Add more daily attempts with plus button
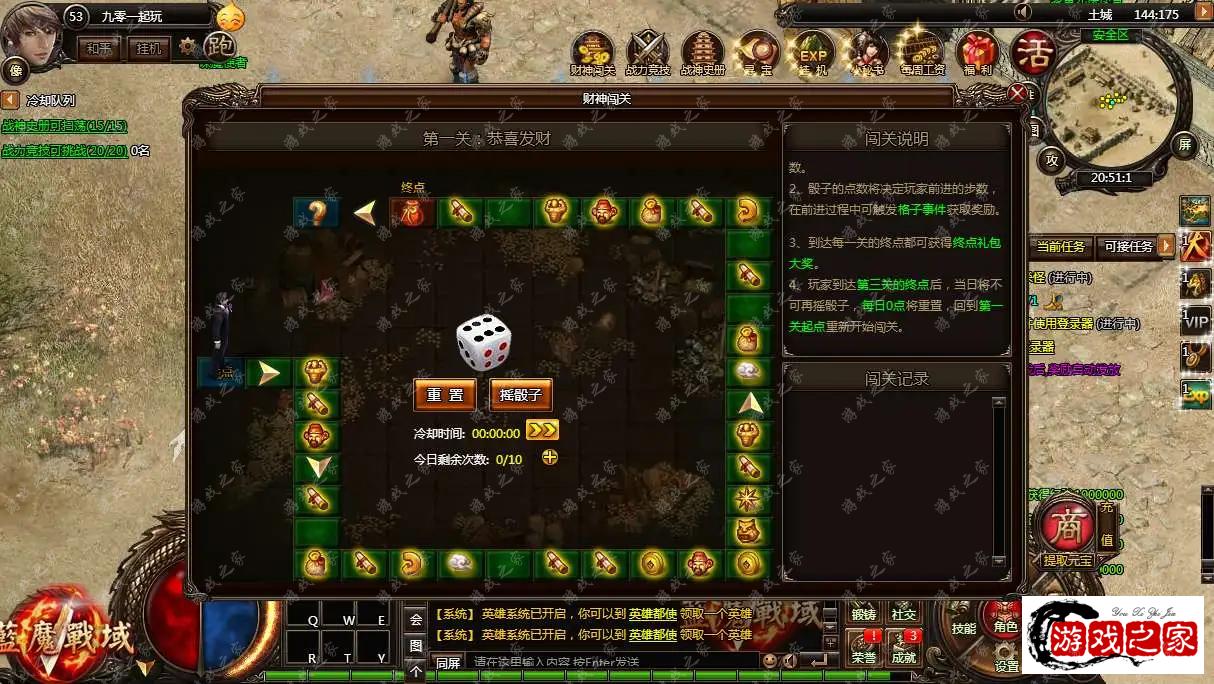 click(549, 458)
